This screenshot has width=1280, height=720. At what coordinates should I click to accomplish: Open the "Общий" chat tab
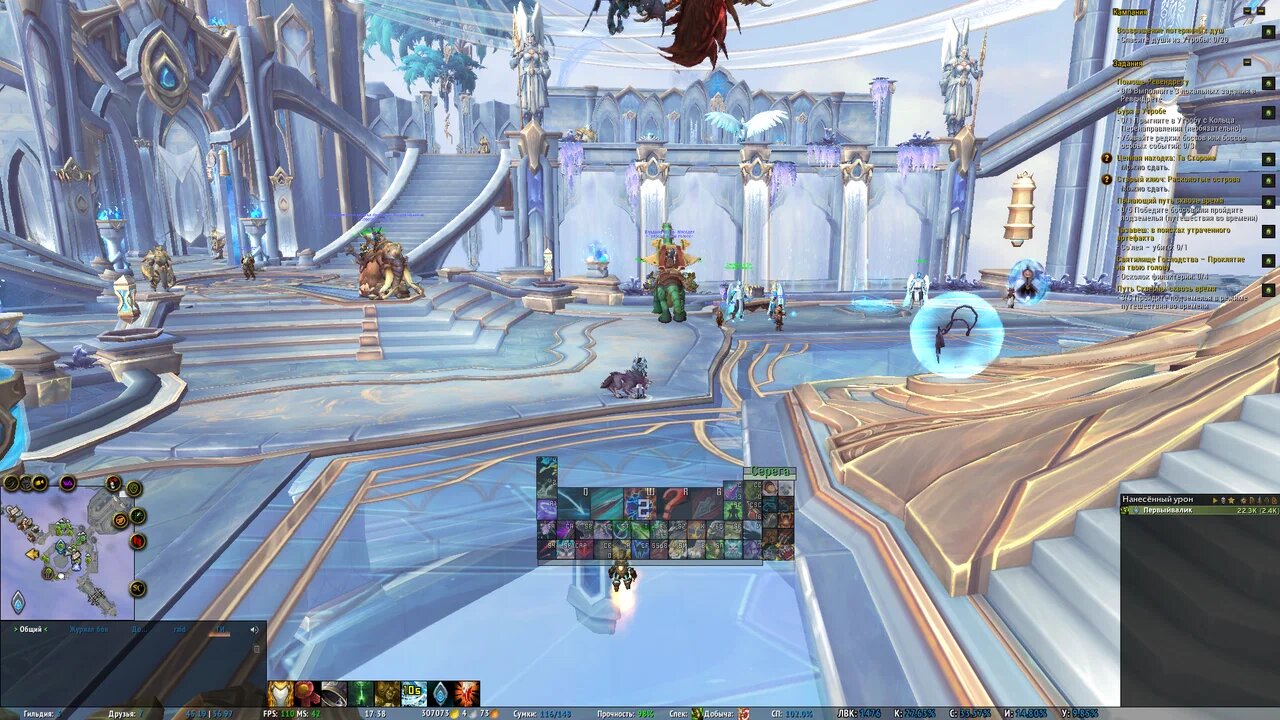click(30, 629)
